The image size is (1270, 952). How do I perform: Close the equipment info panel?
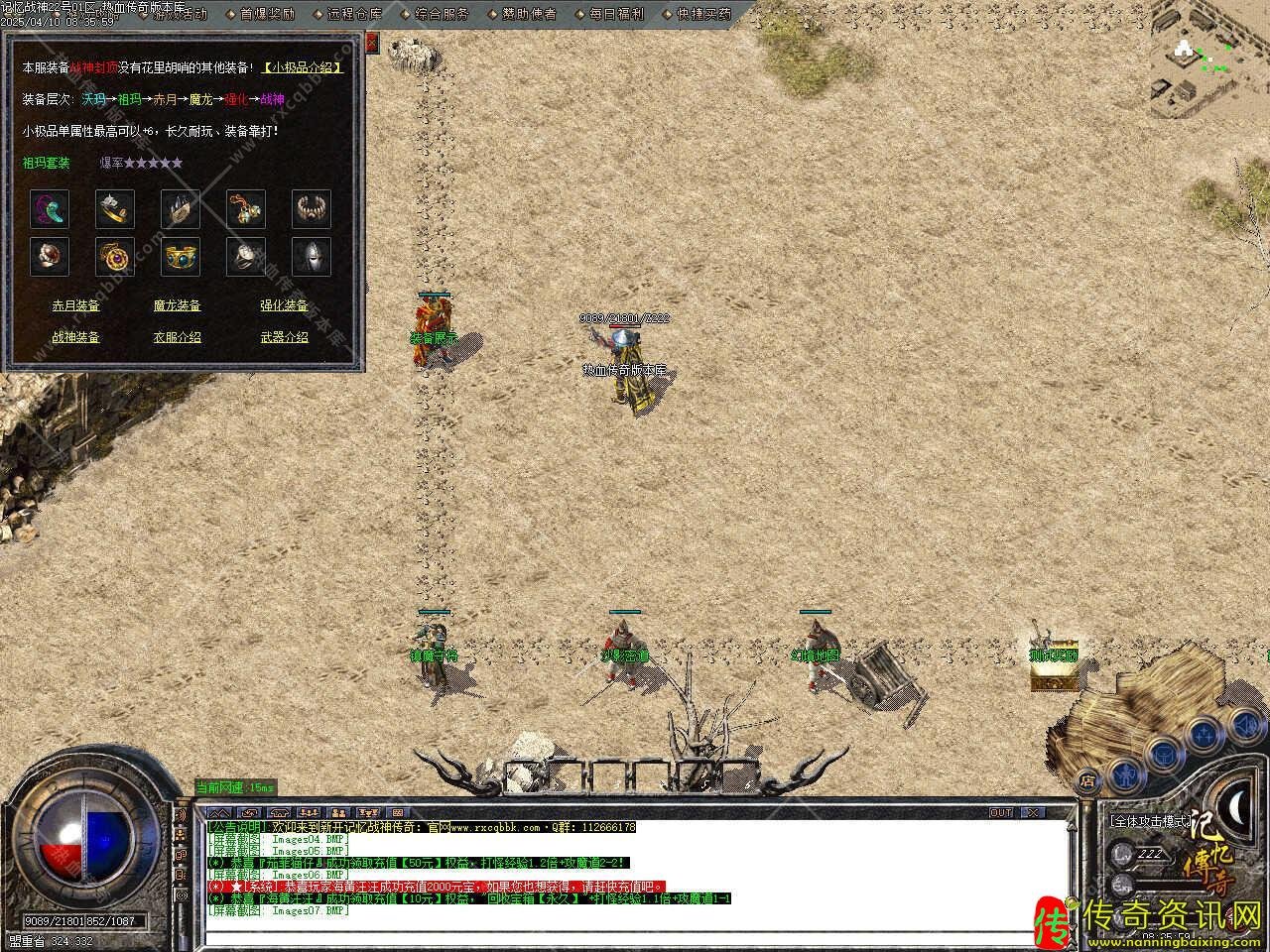372,43
